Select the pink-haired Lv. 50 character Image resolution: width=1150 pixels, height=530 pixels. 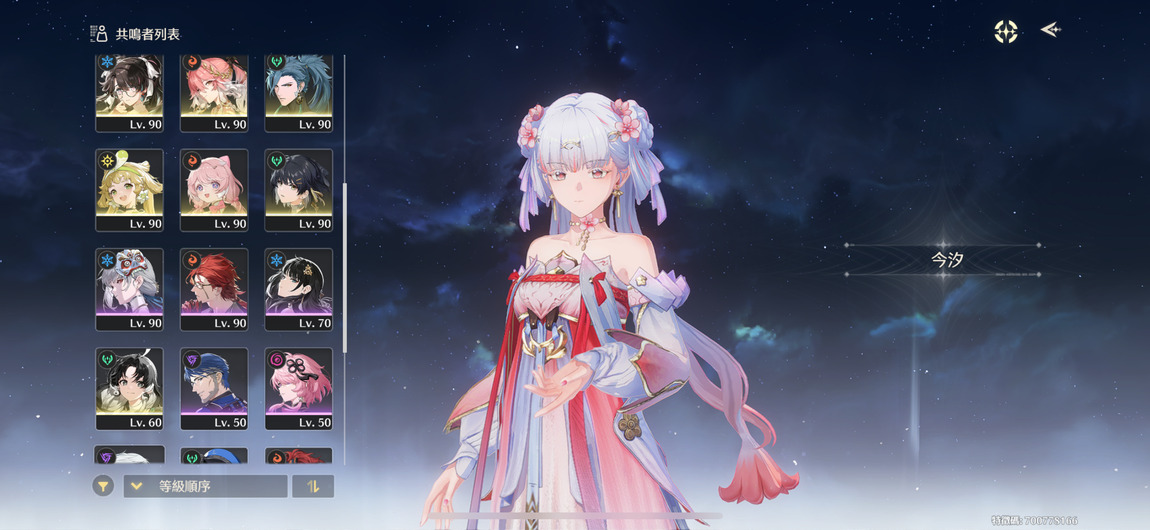pyautogui.click(x=298, y=388)
